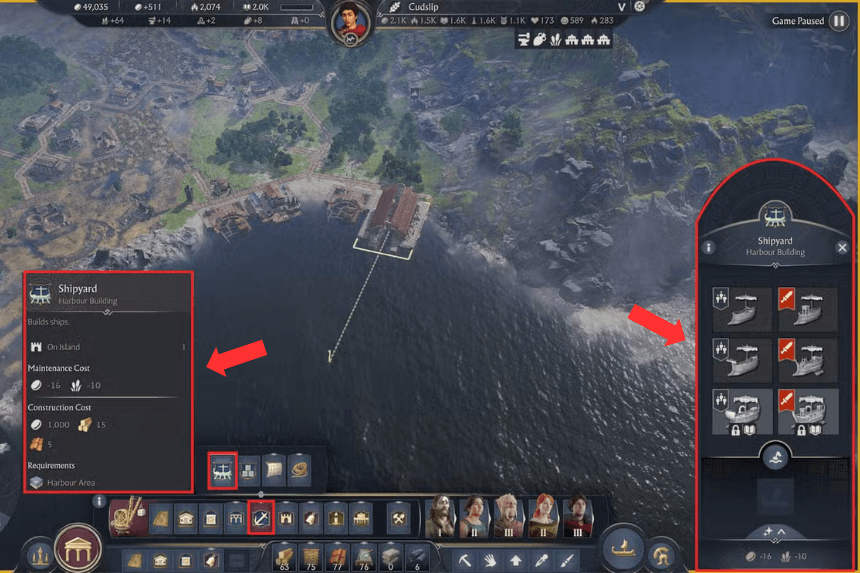Select the Shipyard icon in the build submenu
The height and width of the screenshot is (573, 860).
(x=222, y=469)
